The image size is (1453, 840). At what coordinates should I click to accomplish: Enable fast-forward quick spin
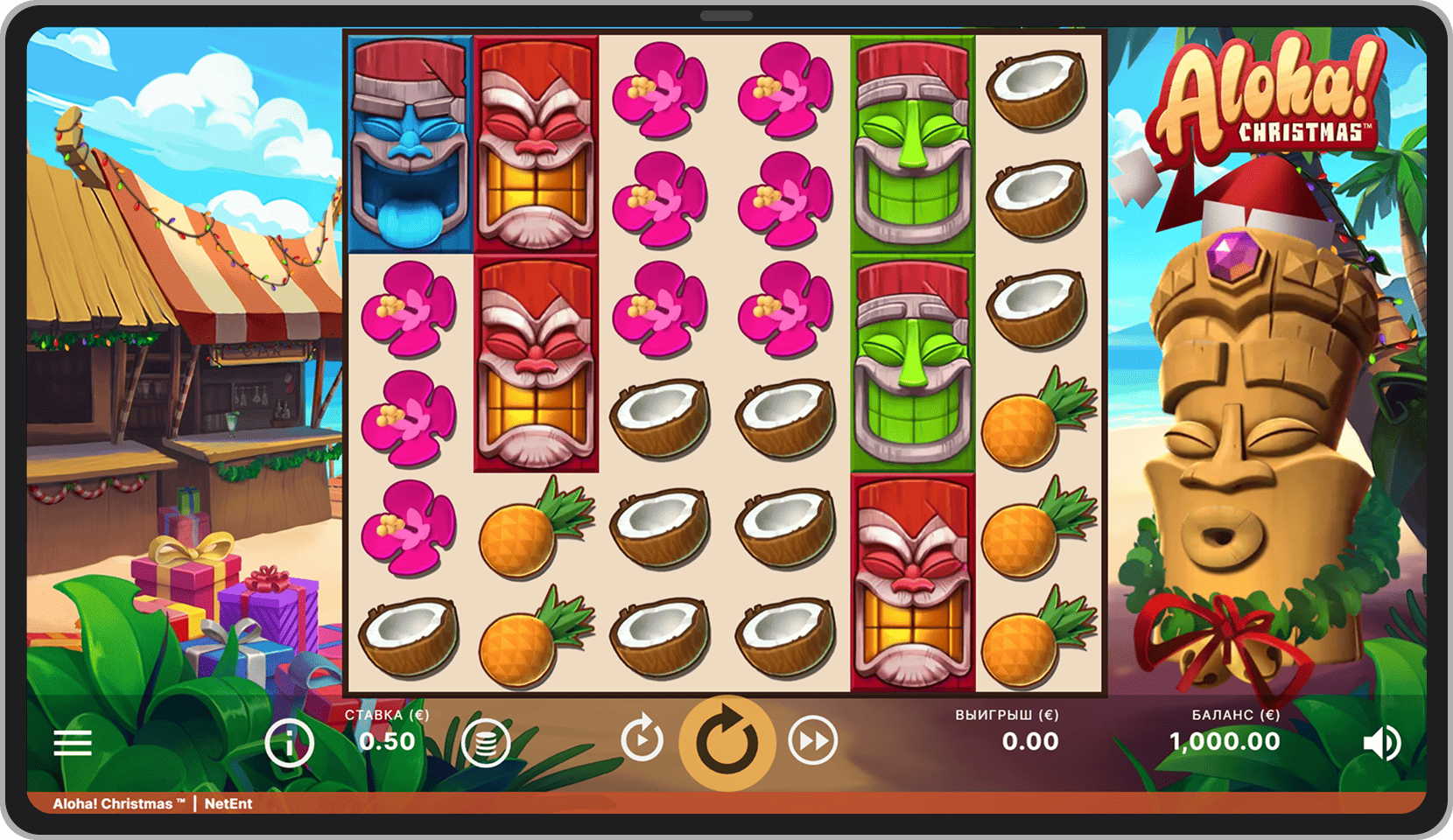click(812, 741)
